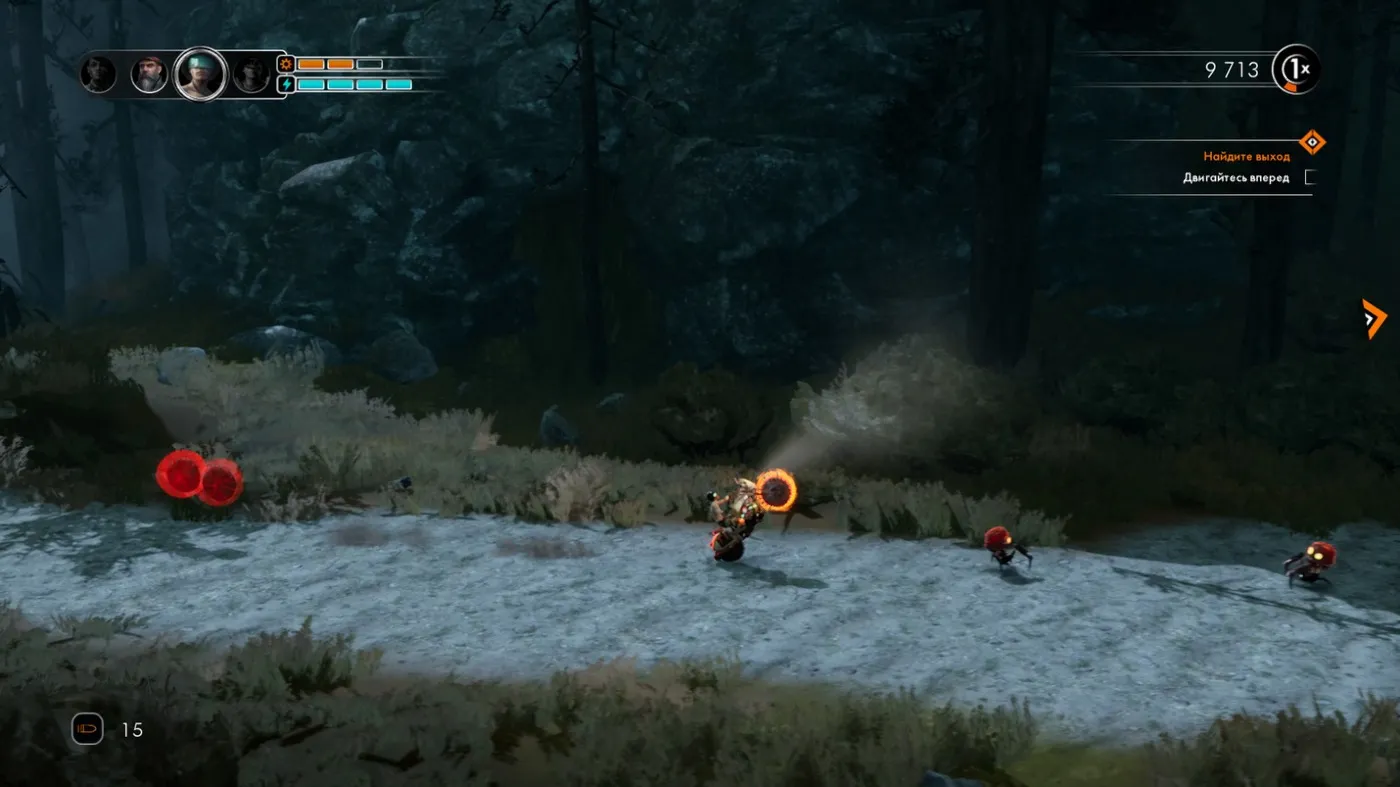The width and height of the screenshot is (1400, 787).
Task: Click the orange direction arrow indicator
Action: coord(1373,319)
